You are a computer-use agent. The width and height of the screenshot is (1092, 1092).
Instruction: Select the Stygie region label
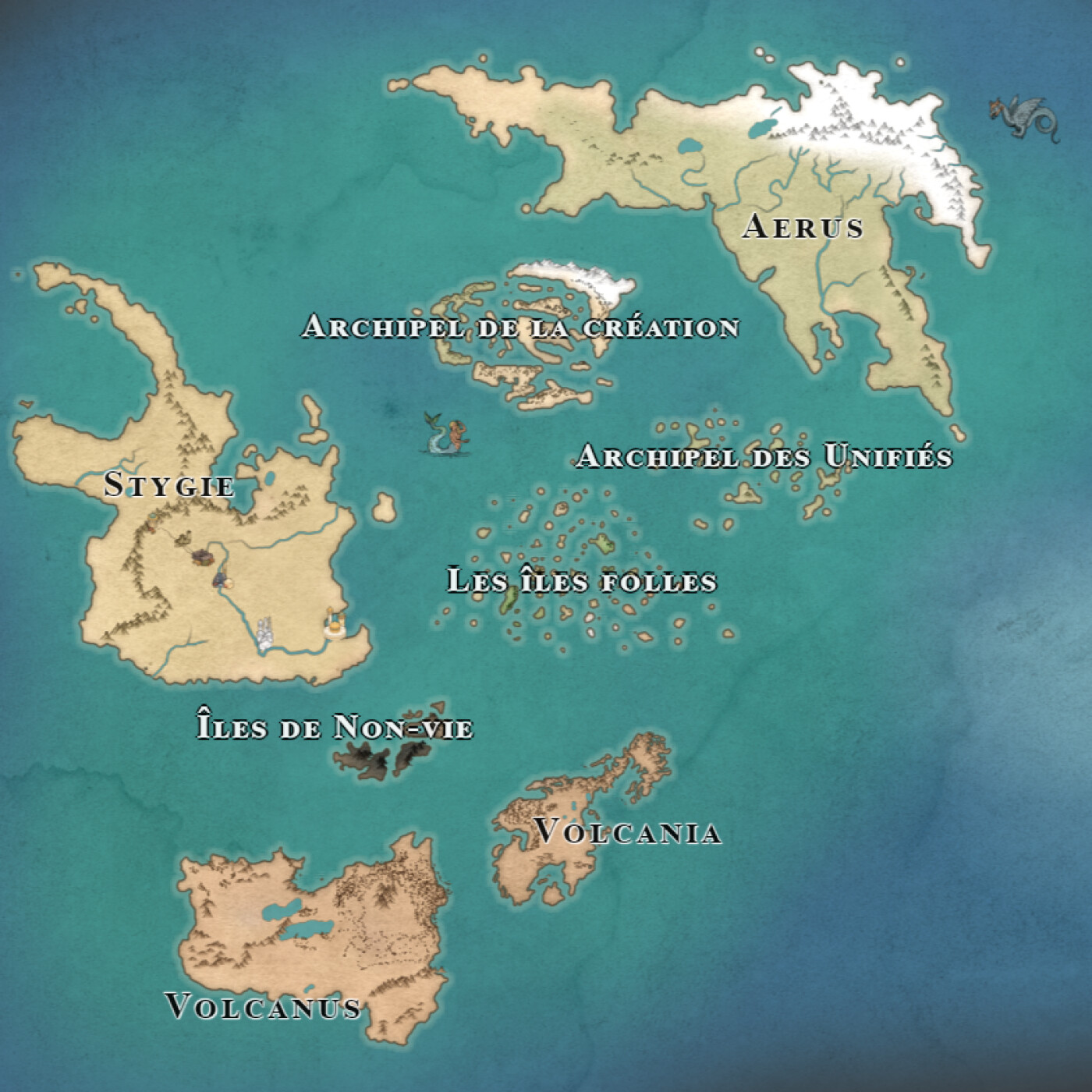coord(169,485)
